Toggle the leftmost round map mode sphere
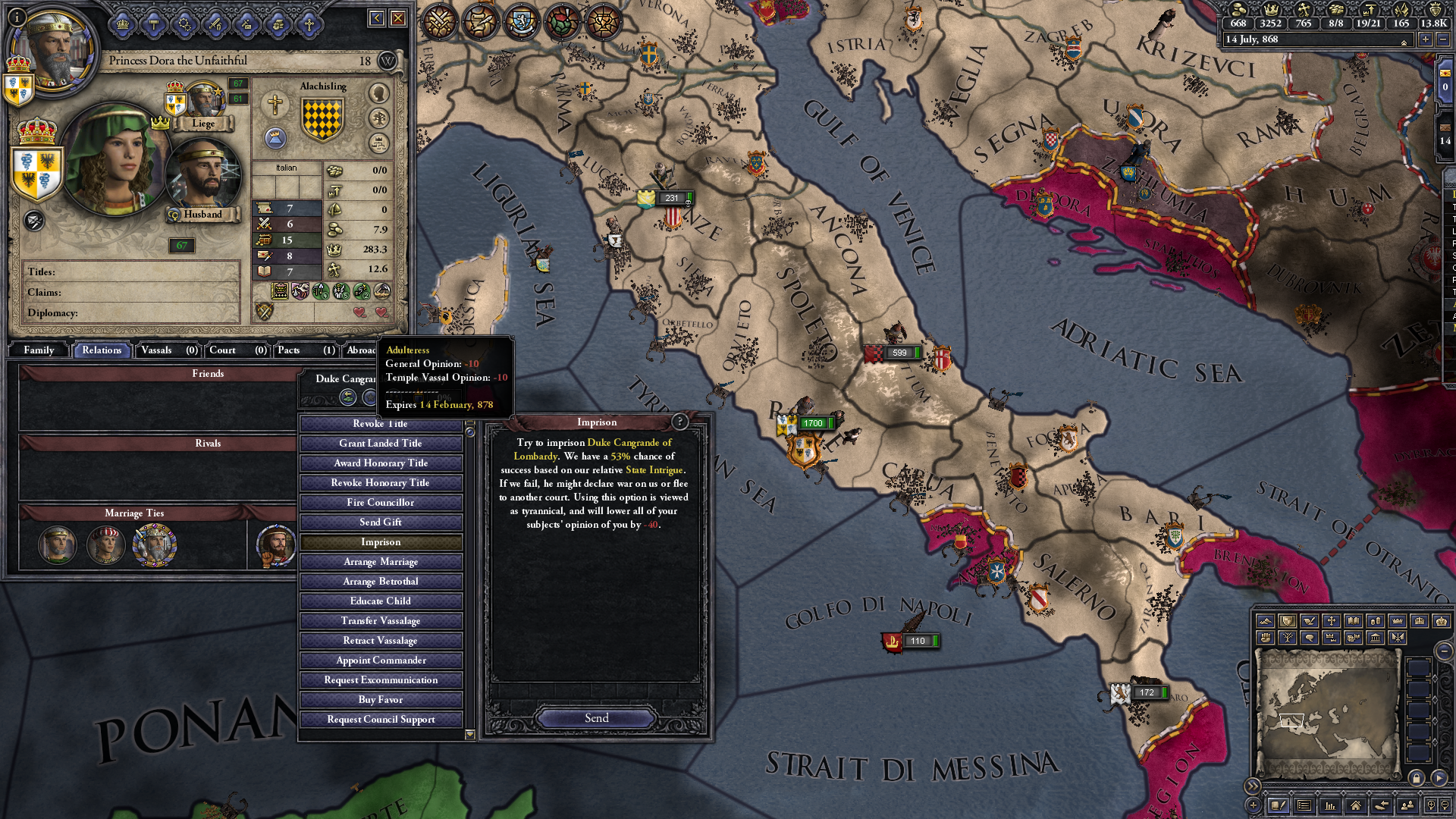The width and height of the screenshot is (1456, 819). 440,22
